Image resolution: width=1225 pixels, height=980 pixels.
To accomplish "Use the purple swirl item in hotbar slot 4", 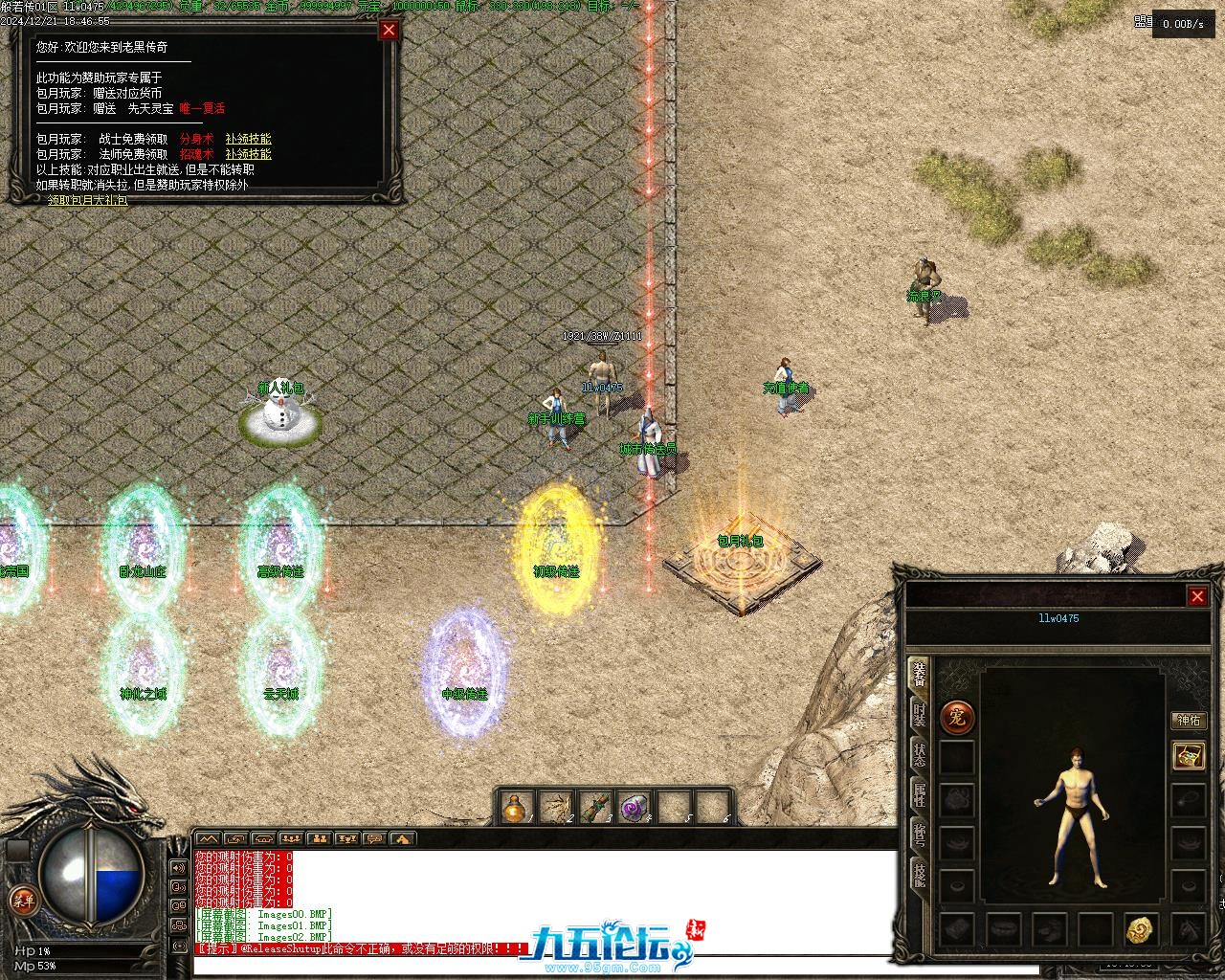I will [x=633, y=808].
